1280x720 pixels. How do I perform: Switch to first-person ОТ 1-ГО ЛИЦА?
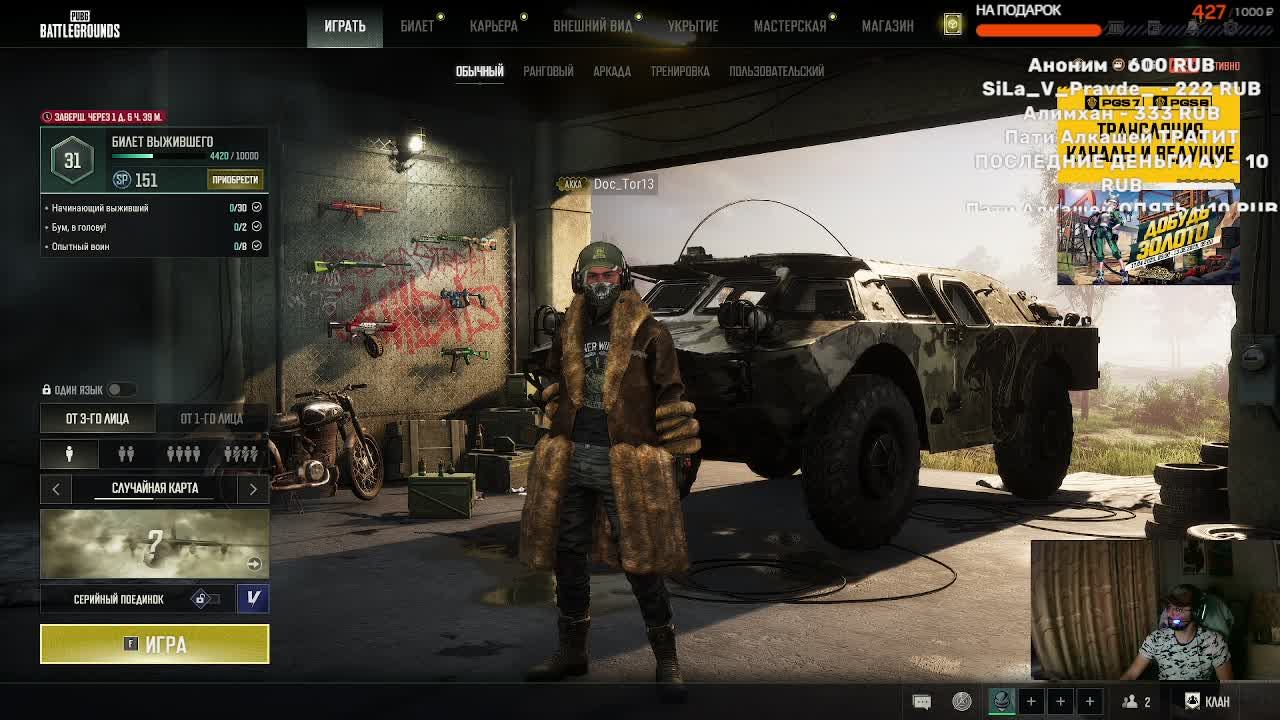point(211,418)
